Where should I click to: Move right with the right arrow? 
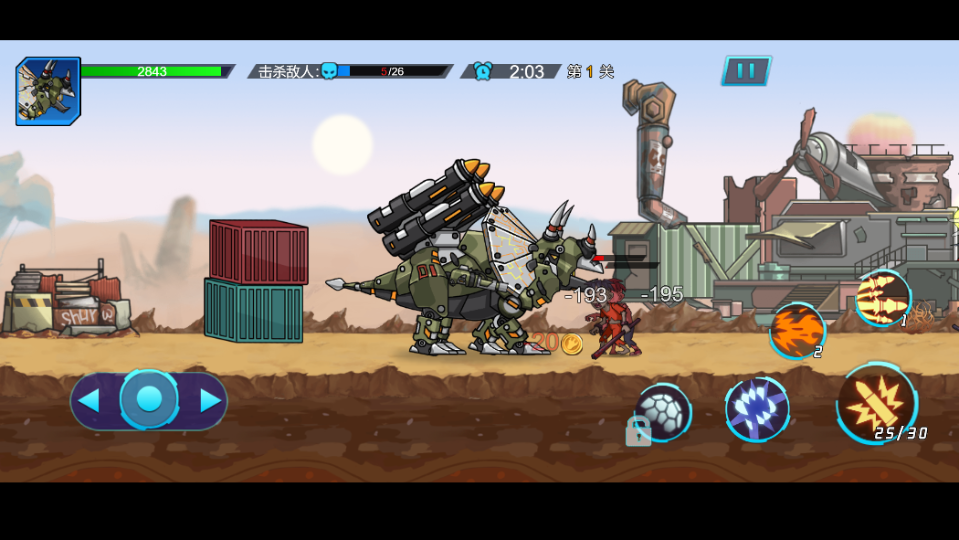210,401
